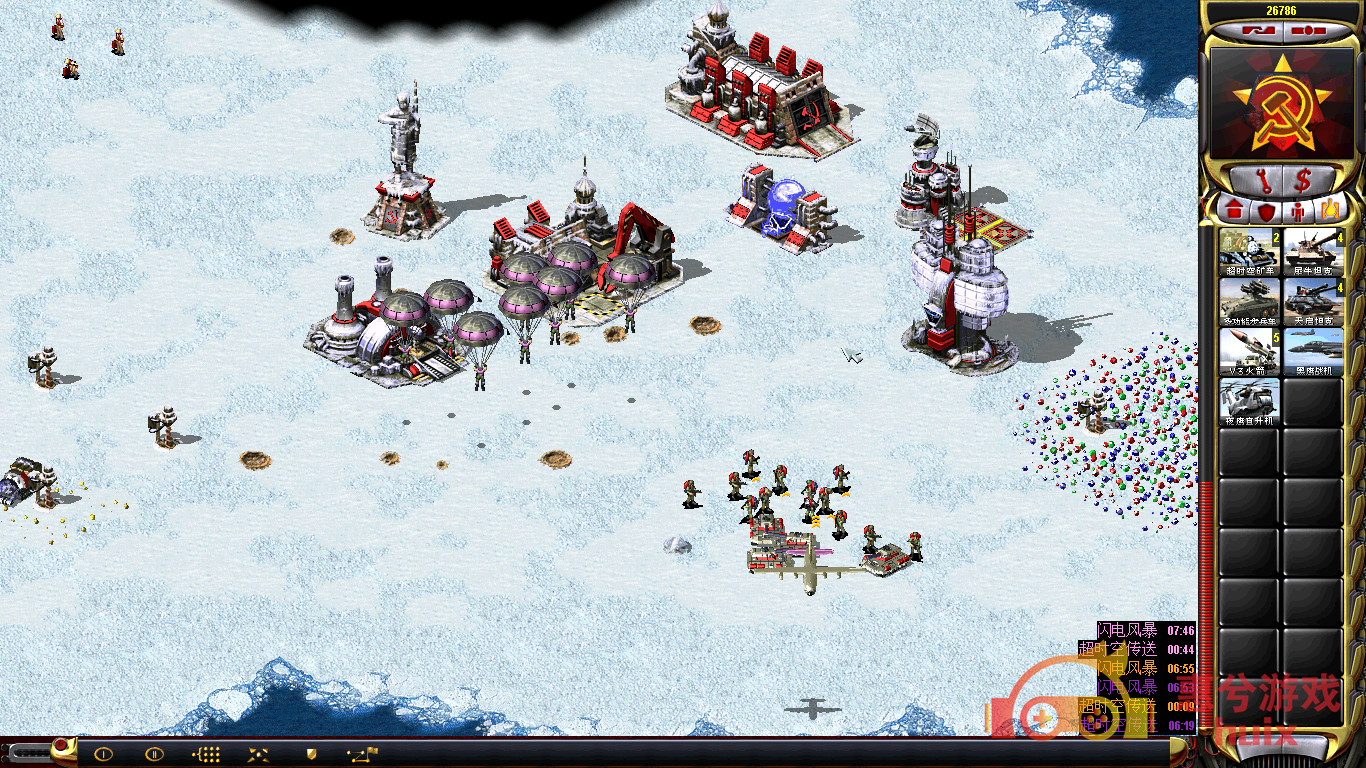Image resolution: width=1366 pixels, height=768 pixels.
Task: Build the Black Eagle fighter jet
Action: coord(1313,352)
